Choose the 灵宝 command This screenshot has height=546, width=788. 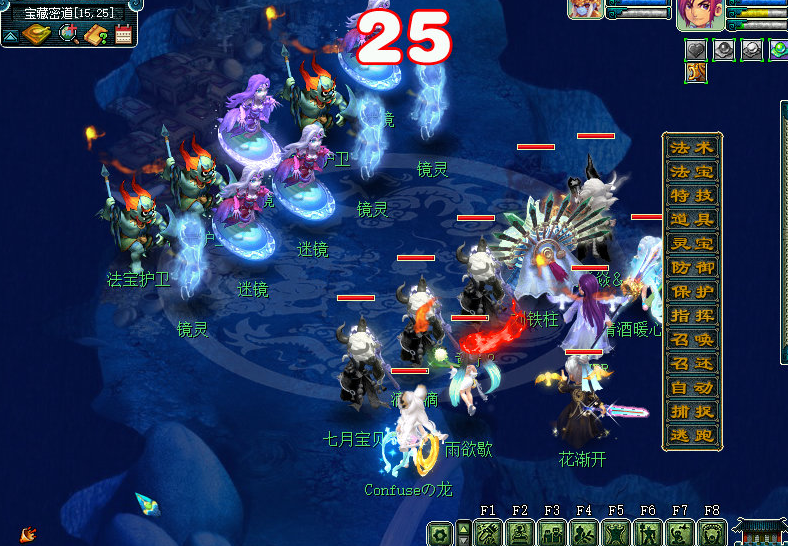pos(692,244)
